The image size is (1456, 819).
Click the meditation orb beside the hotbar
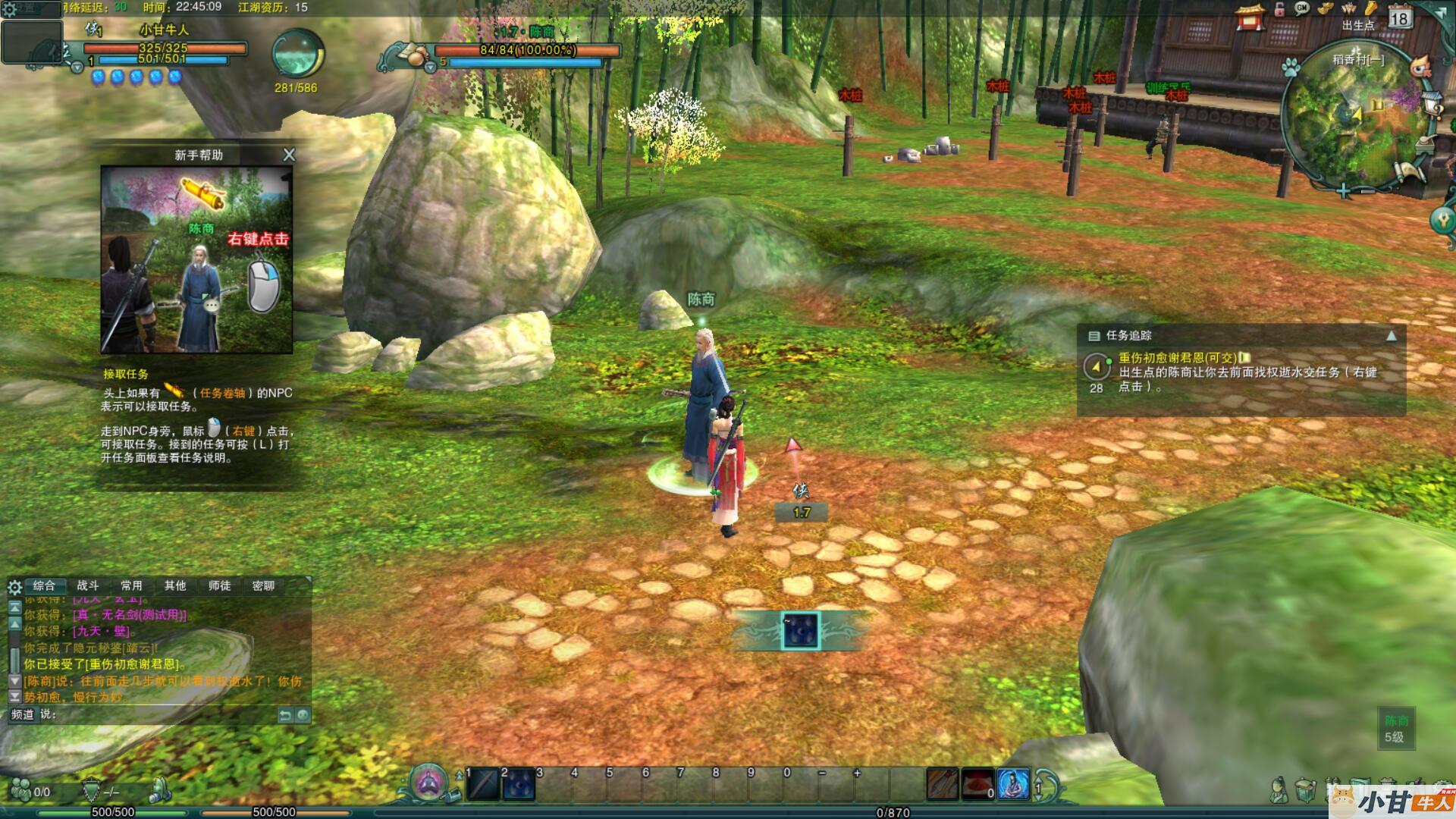(x=428, y=782)
